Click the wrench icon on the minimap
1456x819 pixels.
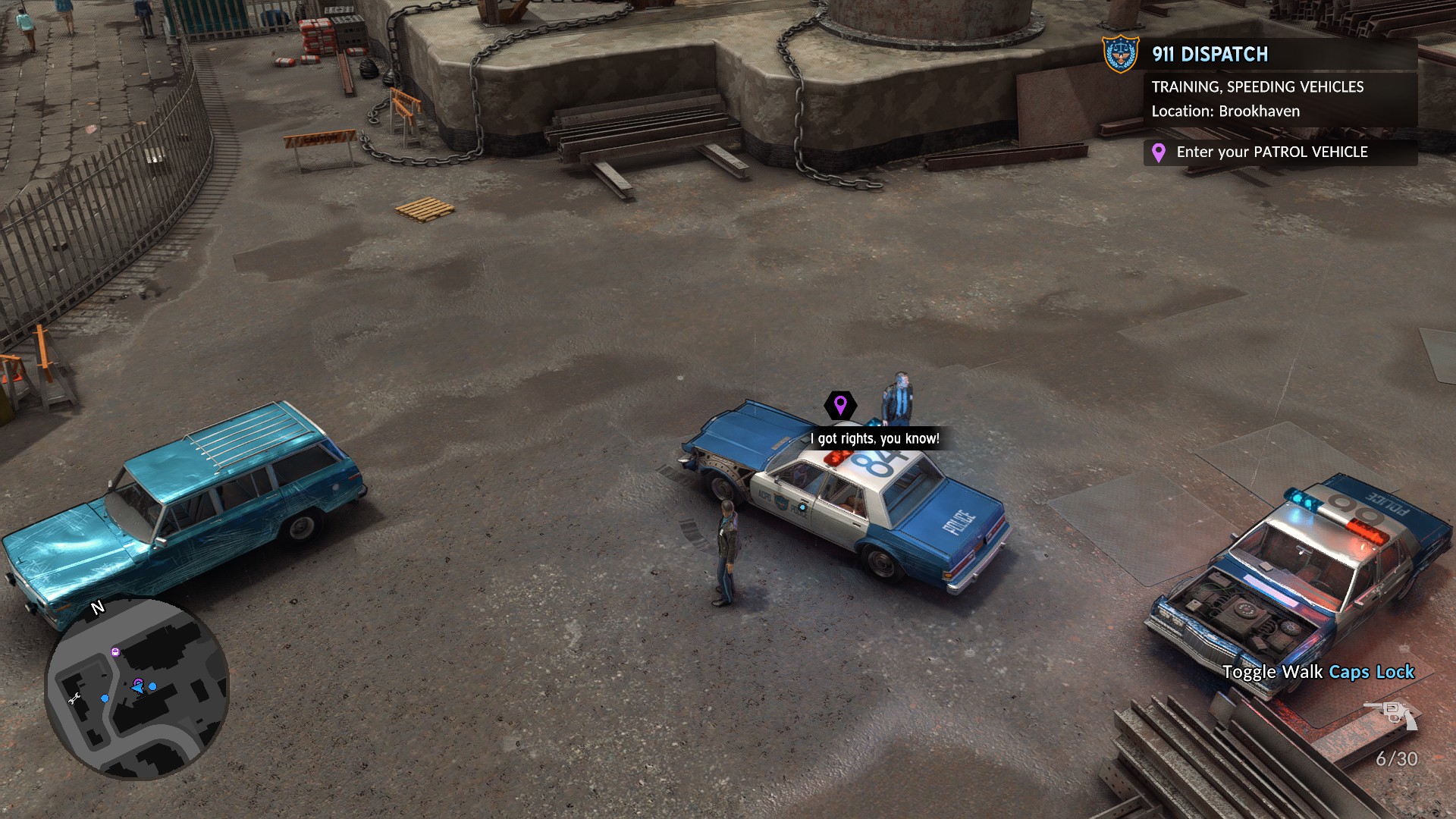pyautogui.click(x=74, y=699)
